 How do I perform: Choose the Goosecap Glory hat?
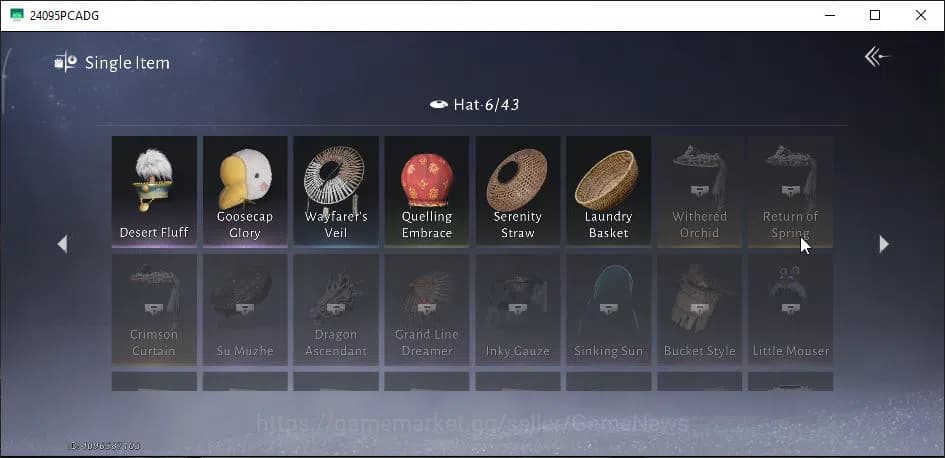(245, 191)
